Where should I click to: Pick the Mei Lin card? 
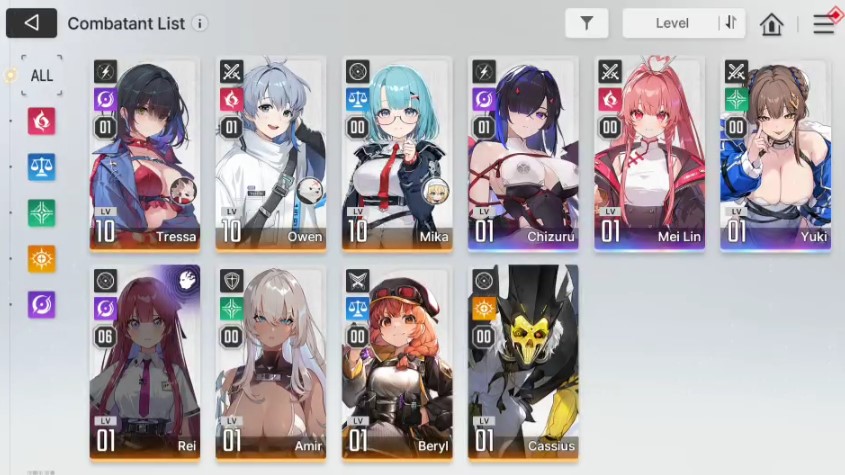(x=649, y=153)
